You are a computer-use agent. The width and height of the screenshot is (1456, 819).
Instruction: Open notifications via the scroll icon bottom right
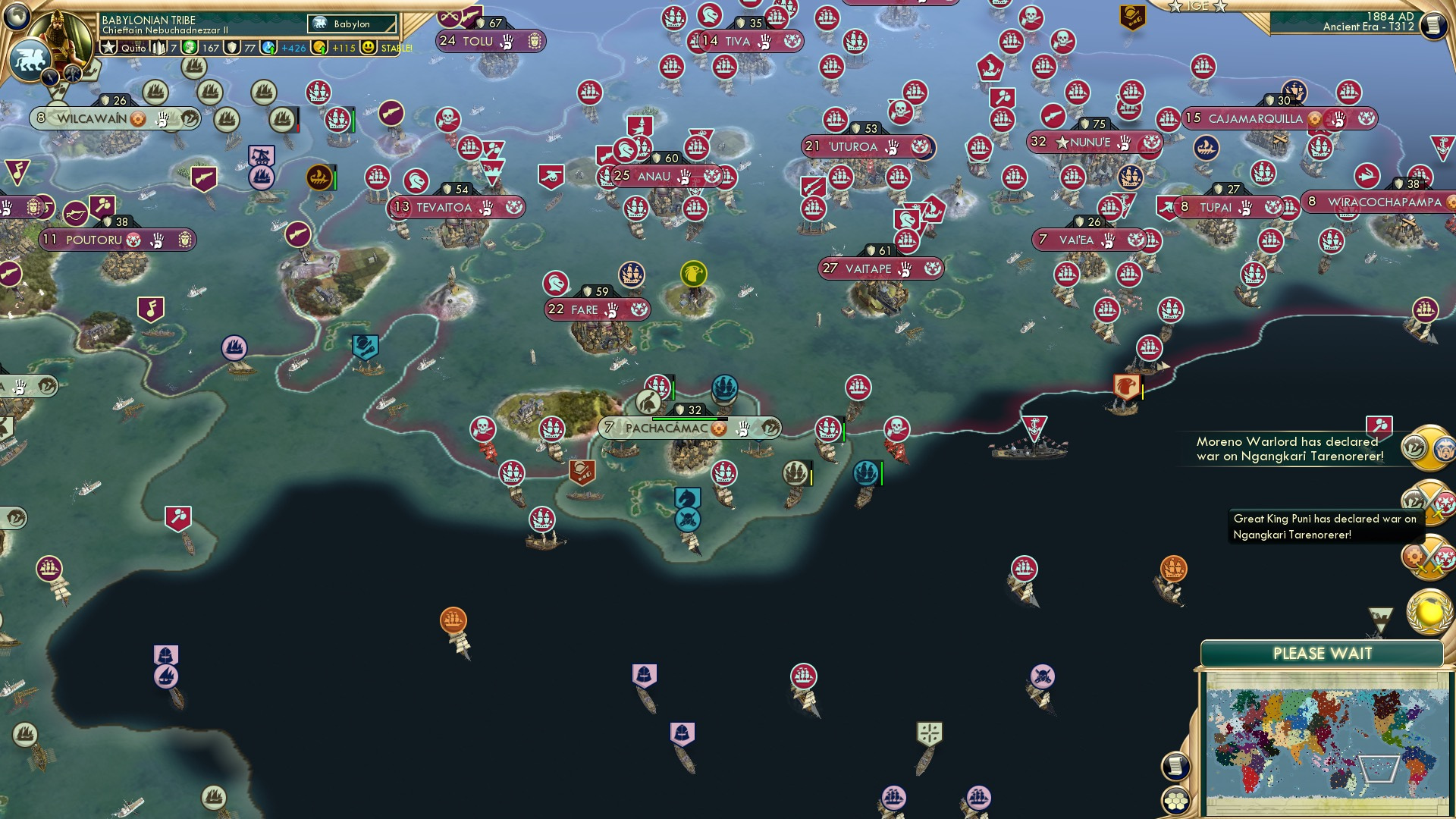pyautogui.click(x=1175, y=768)
